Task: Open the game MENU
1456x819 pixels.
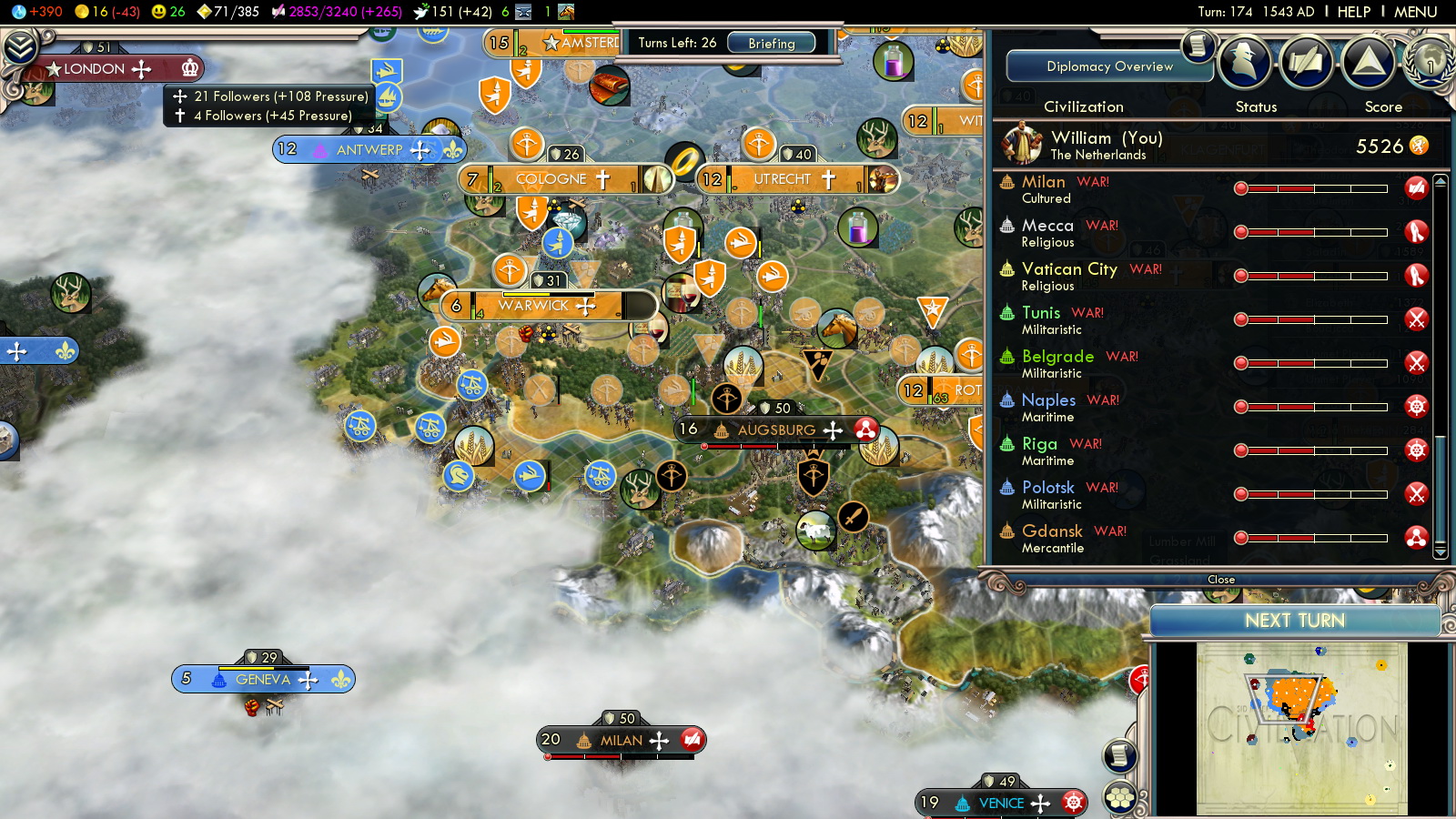Action: coord(1415,12)
